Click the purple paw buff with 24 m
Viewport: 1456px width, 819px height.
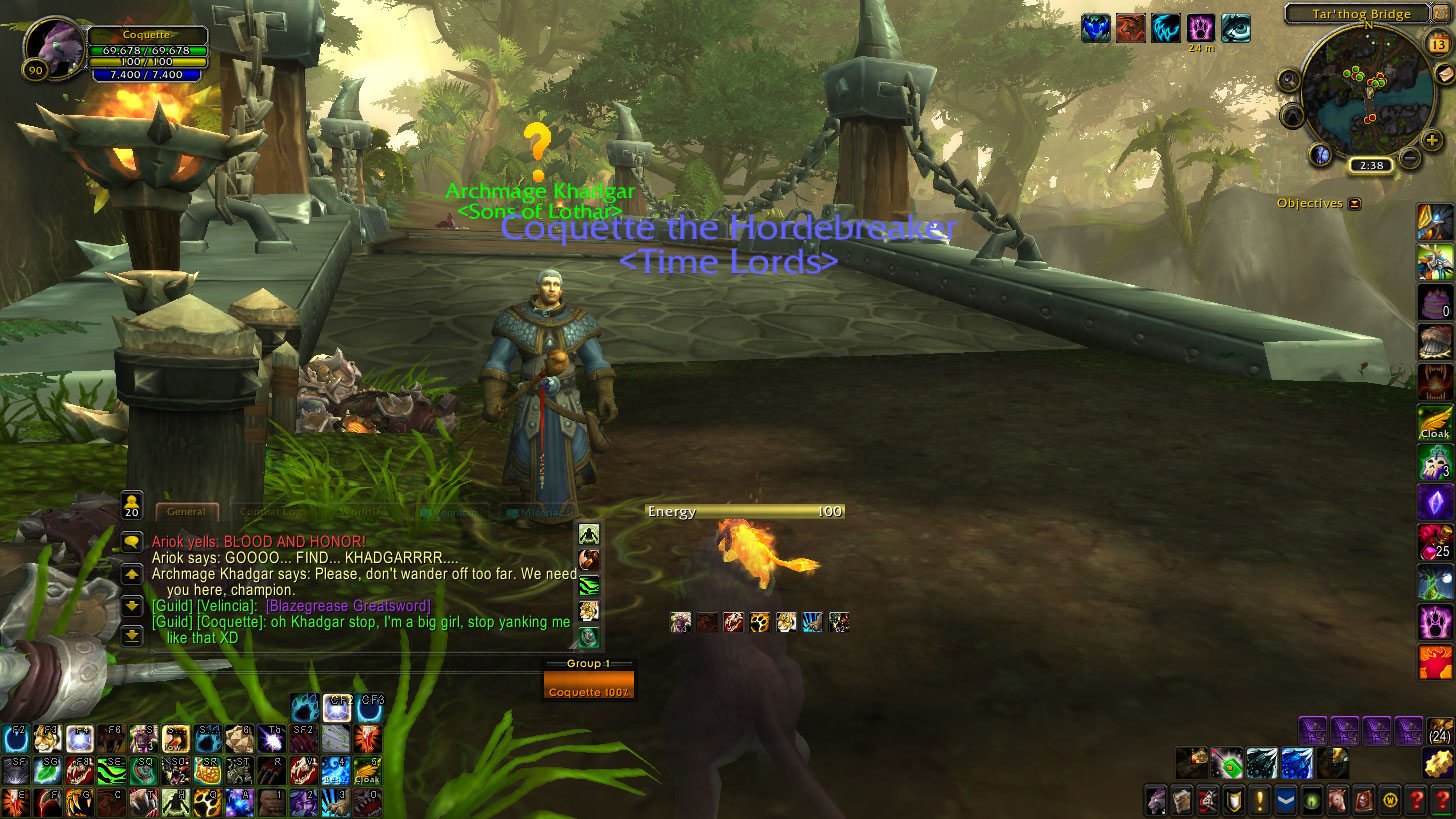[x=1200, y=27]
